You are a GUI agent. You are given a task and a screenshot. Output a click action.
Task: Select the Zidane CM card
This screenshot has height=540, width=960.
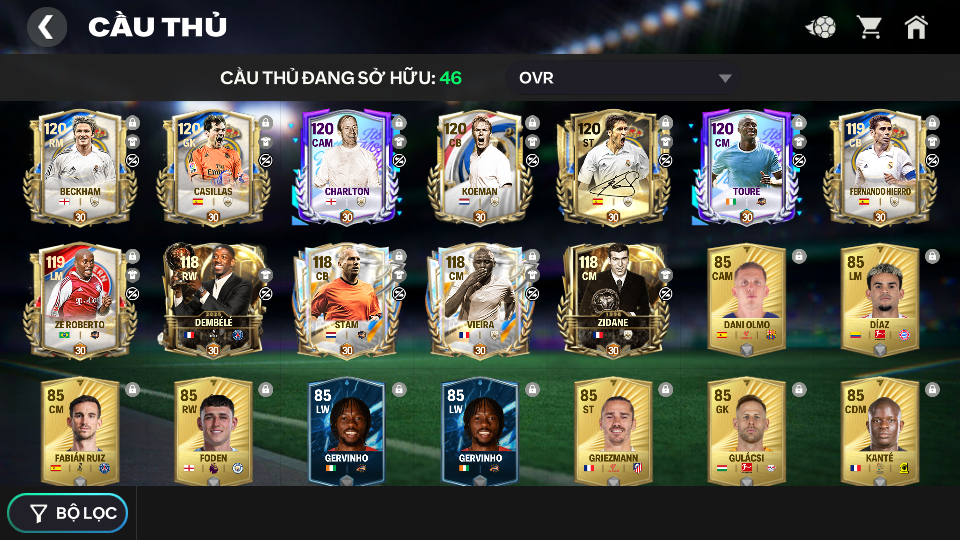[x=613, y=298]
